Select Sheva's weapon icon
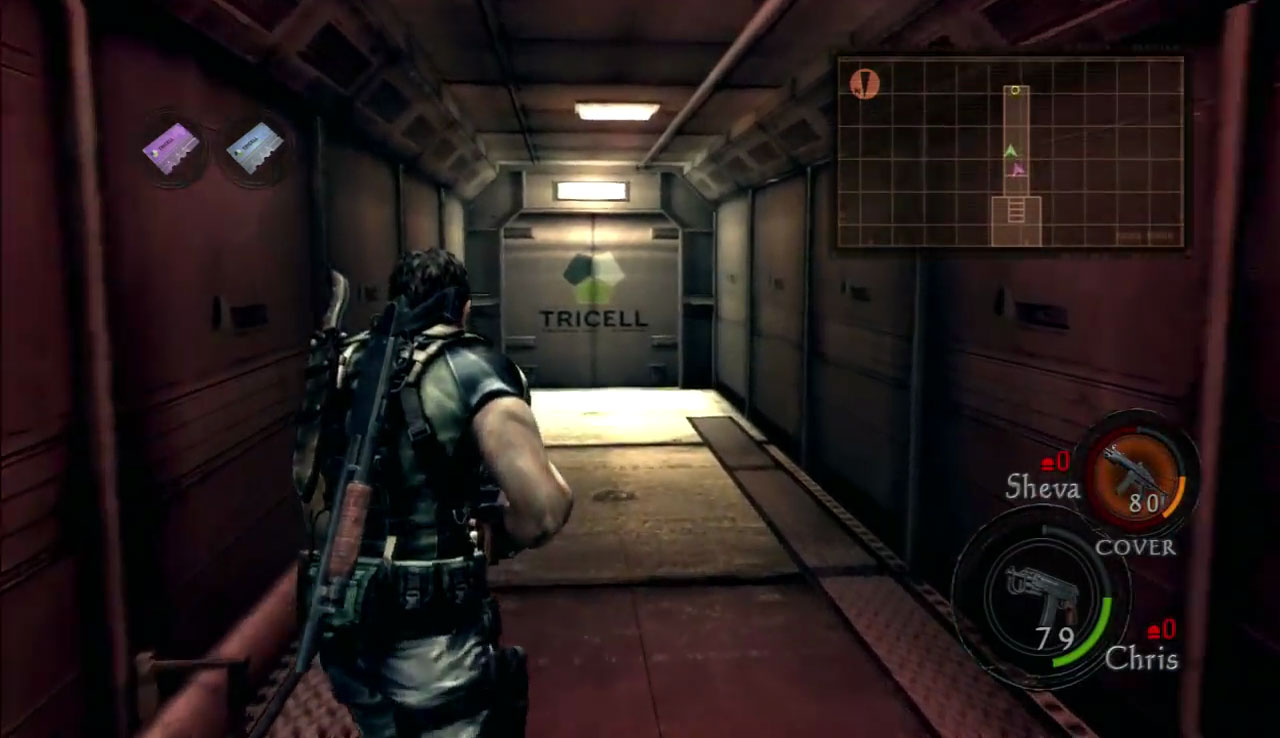 1134,472
